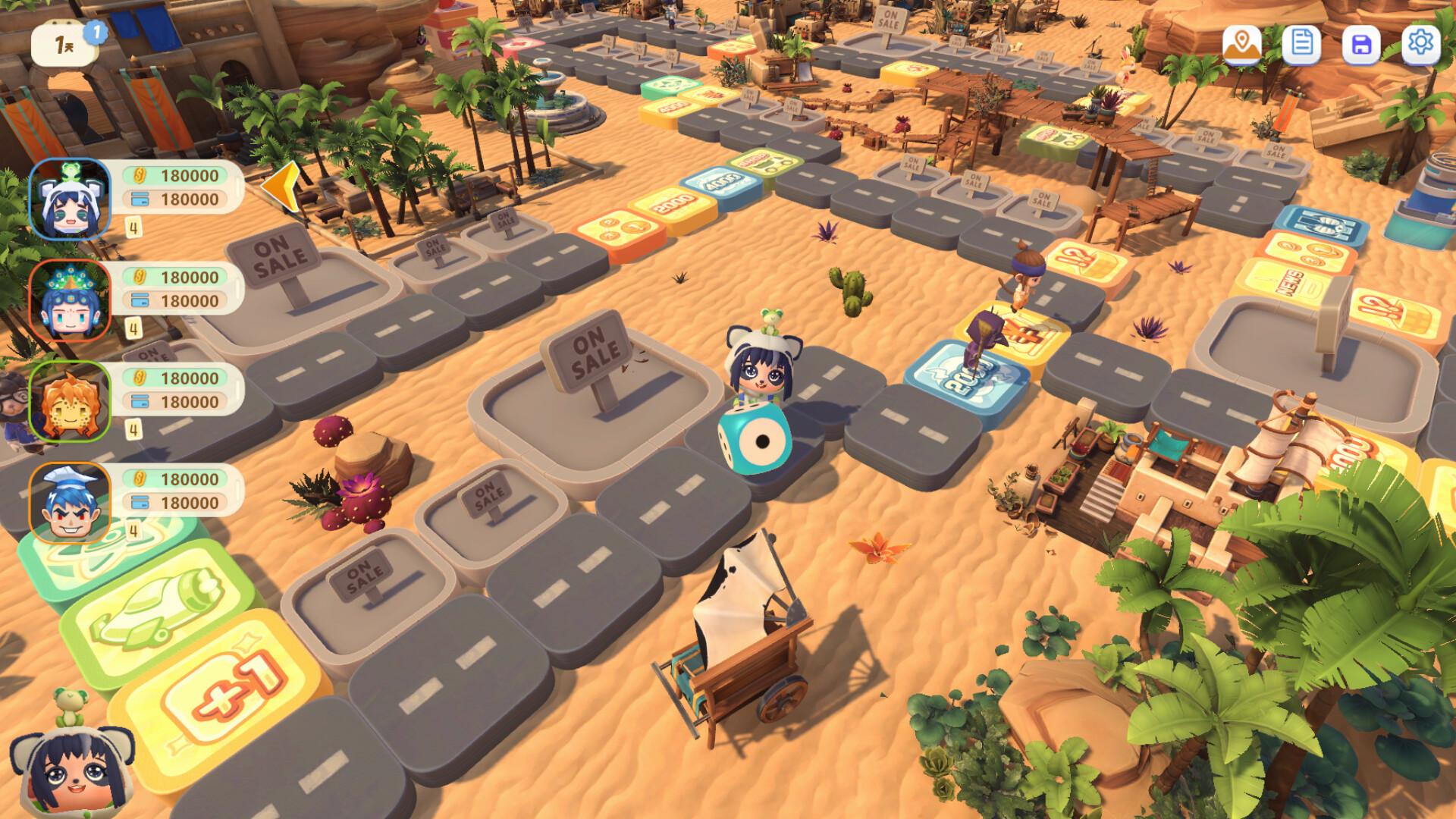Open the document log button
The width and height of the screenshot is (1456, 819).
click(x=1301, y=44)
